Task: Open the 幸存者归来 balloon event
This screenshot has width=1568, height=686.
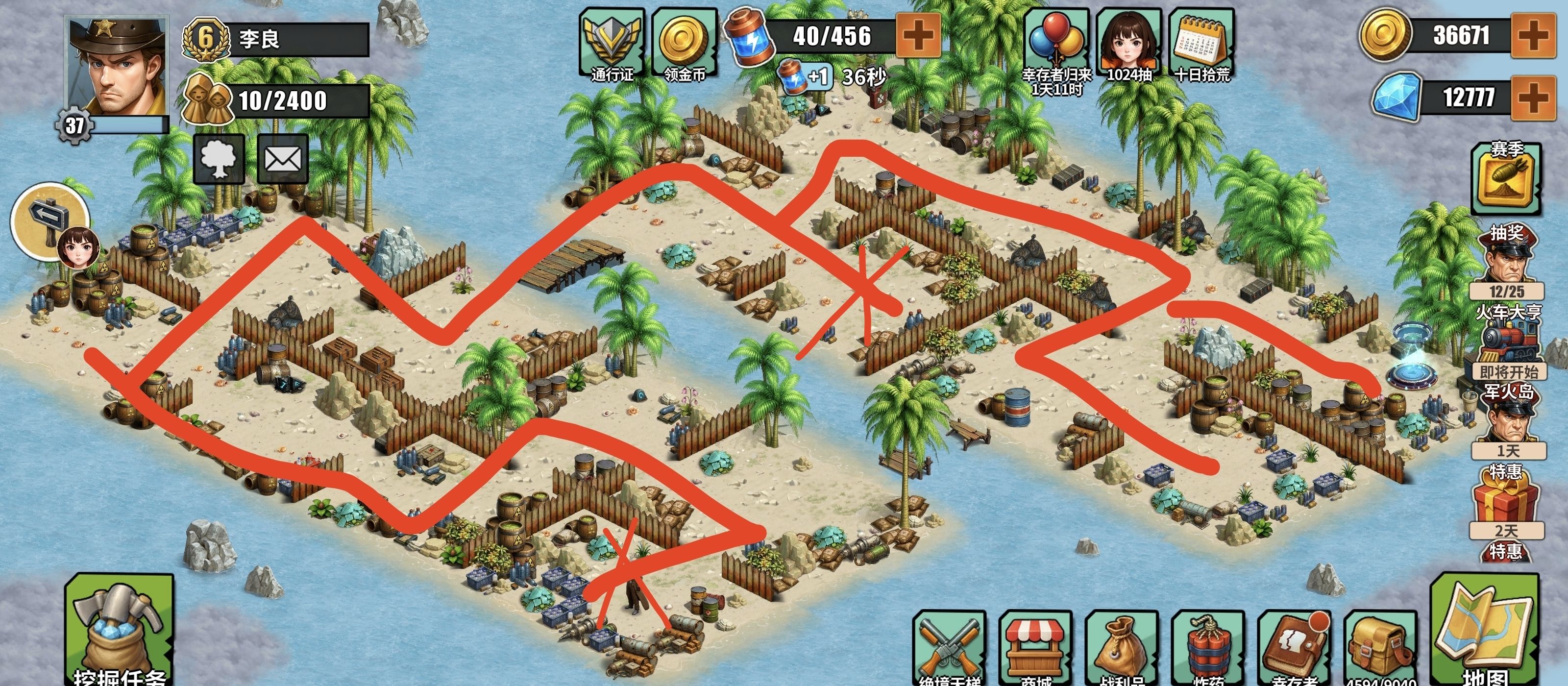Action: pyautogui.click(x=1056, y=44)
